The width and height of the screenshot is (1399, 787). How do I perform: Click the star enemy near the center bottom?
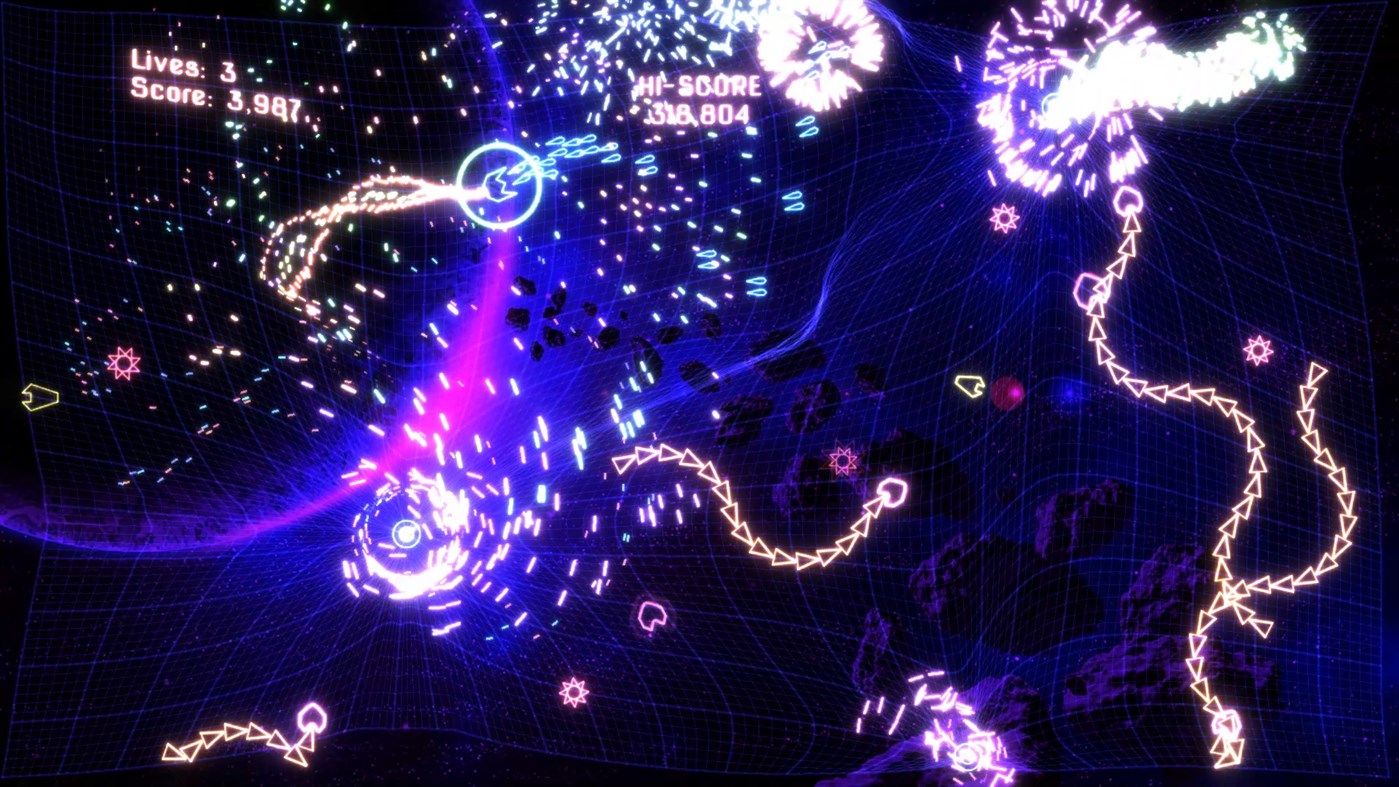(571, 689)
